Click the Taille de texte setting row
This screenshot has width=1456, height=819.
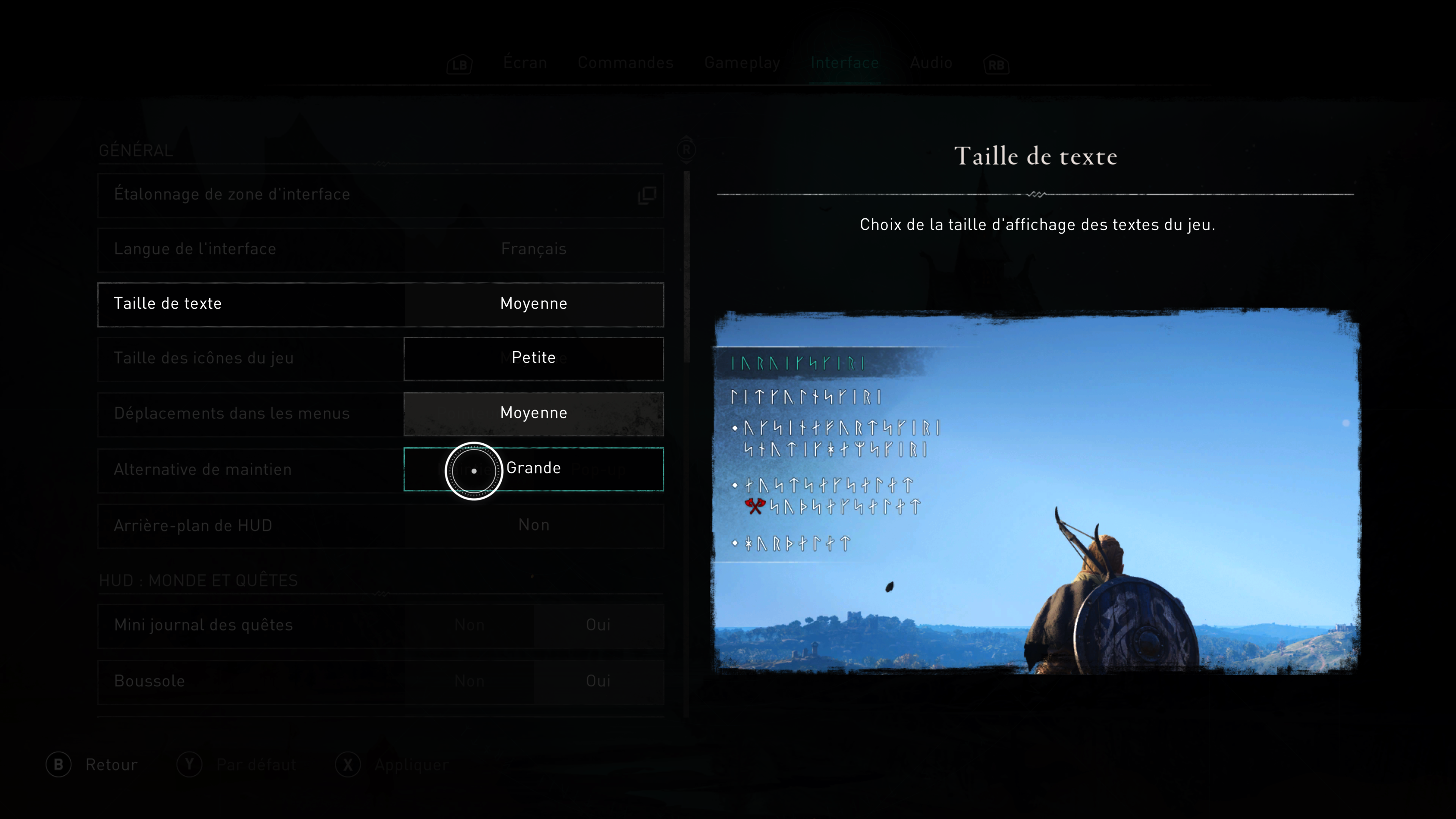[251, 304]
